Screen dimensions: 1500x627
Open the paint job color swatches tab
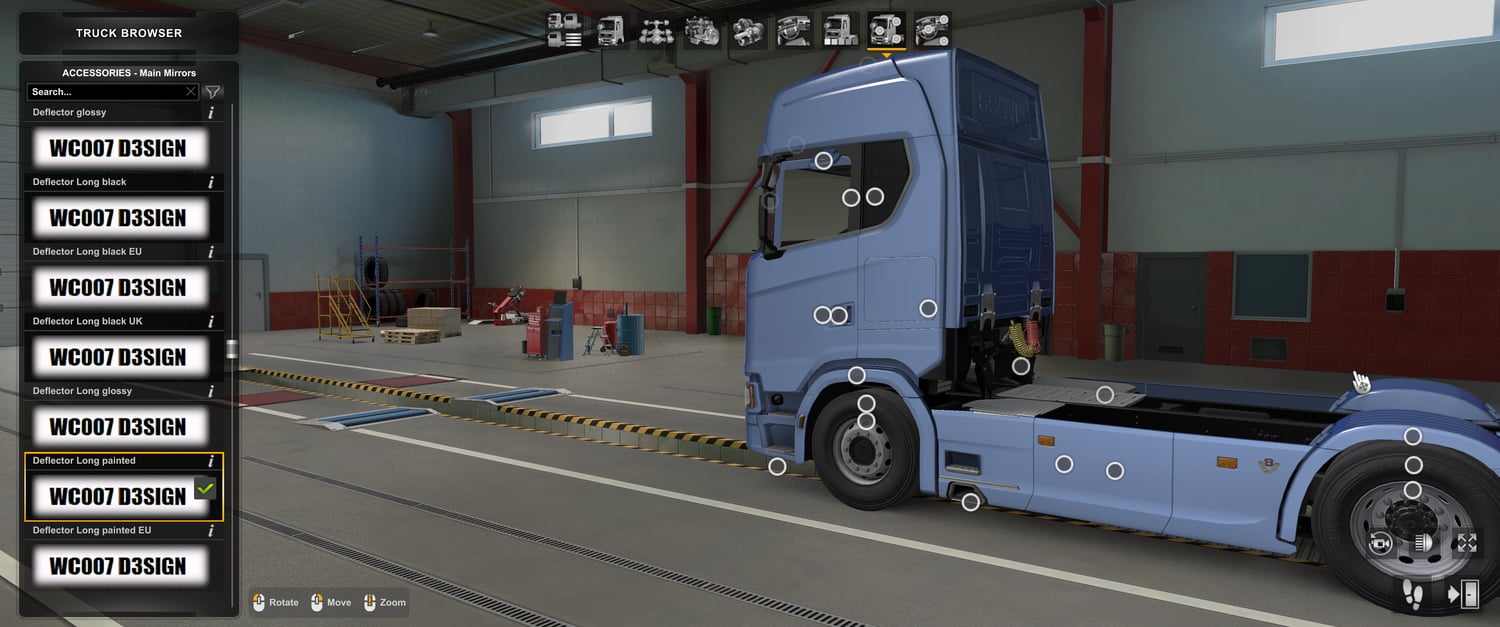[840, 30]
